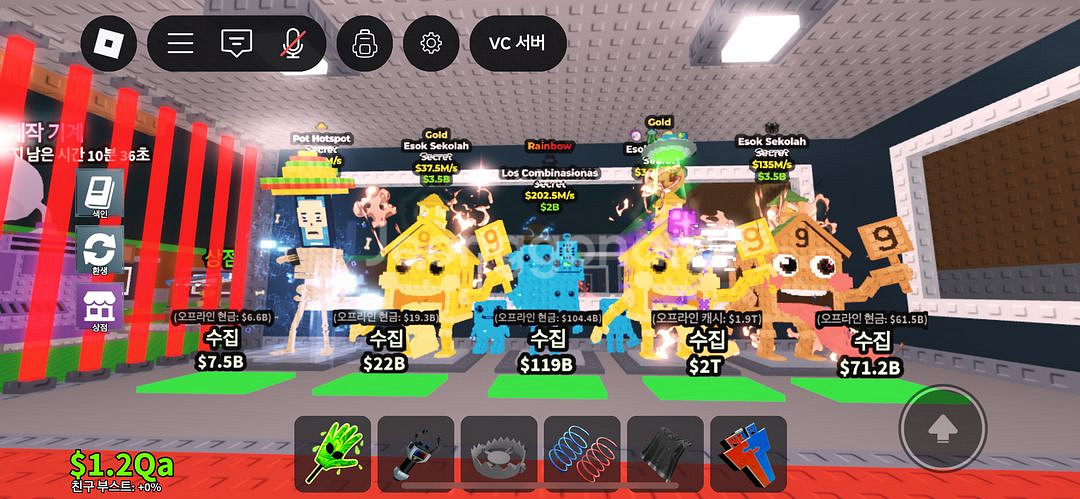
Task: Click the VC 서버 button
Action: [x=518, y=44]
